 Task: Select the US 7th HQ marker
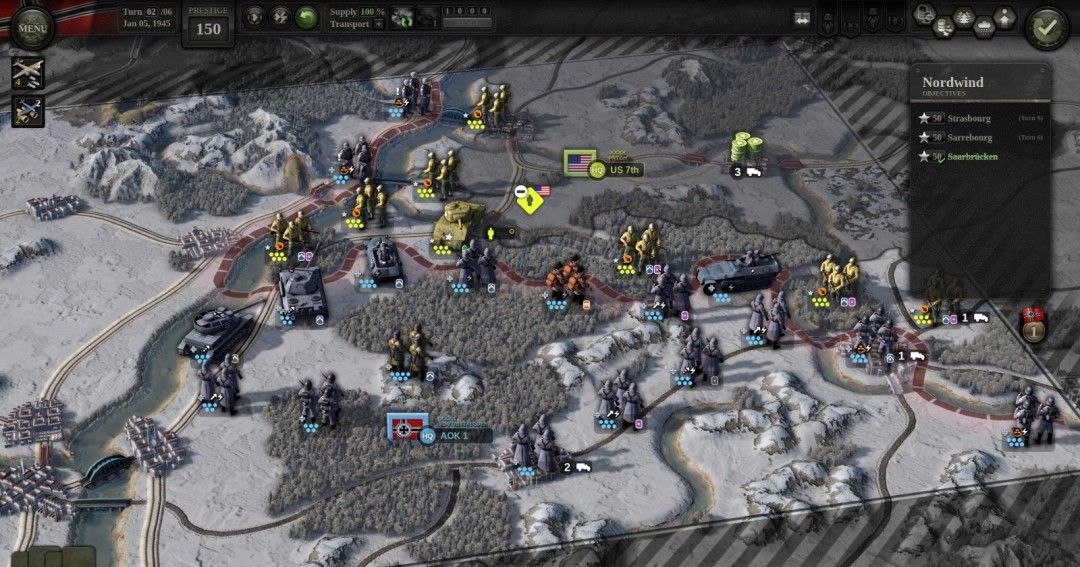point(611,170)
